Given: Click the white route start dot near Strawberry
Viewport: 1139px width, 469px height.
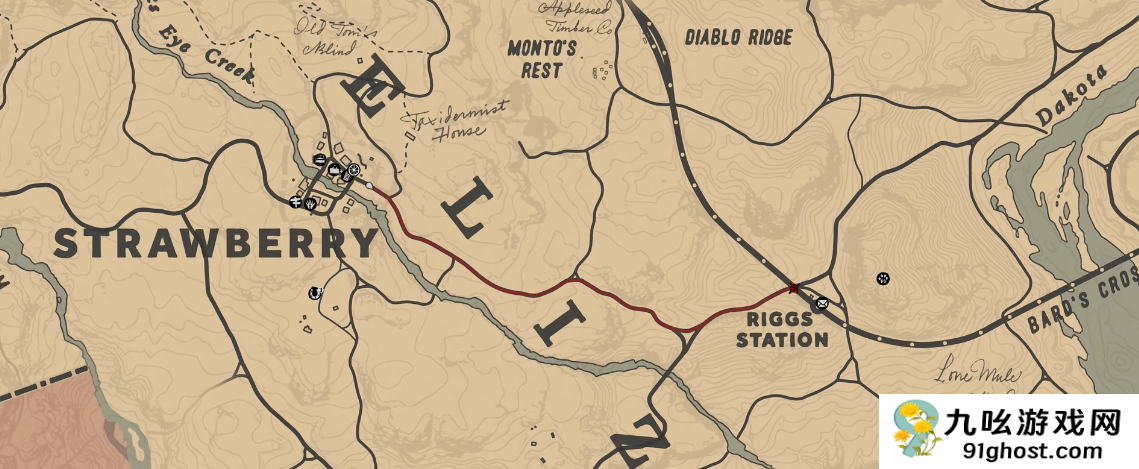Looking at the screenshot, I should [x=370, y=186].
